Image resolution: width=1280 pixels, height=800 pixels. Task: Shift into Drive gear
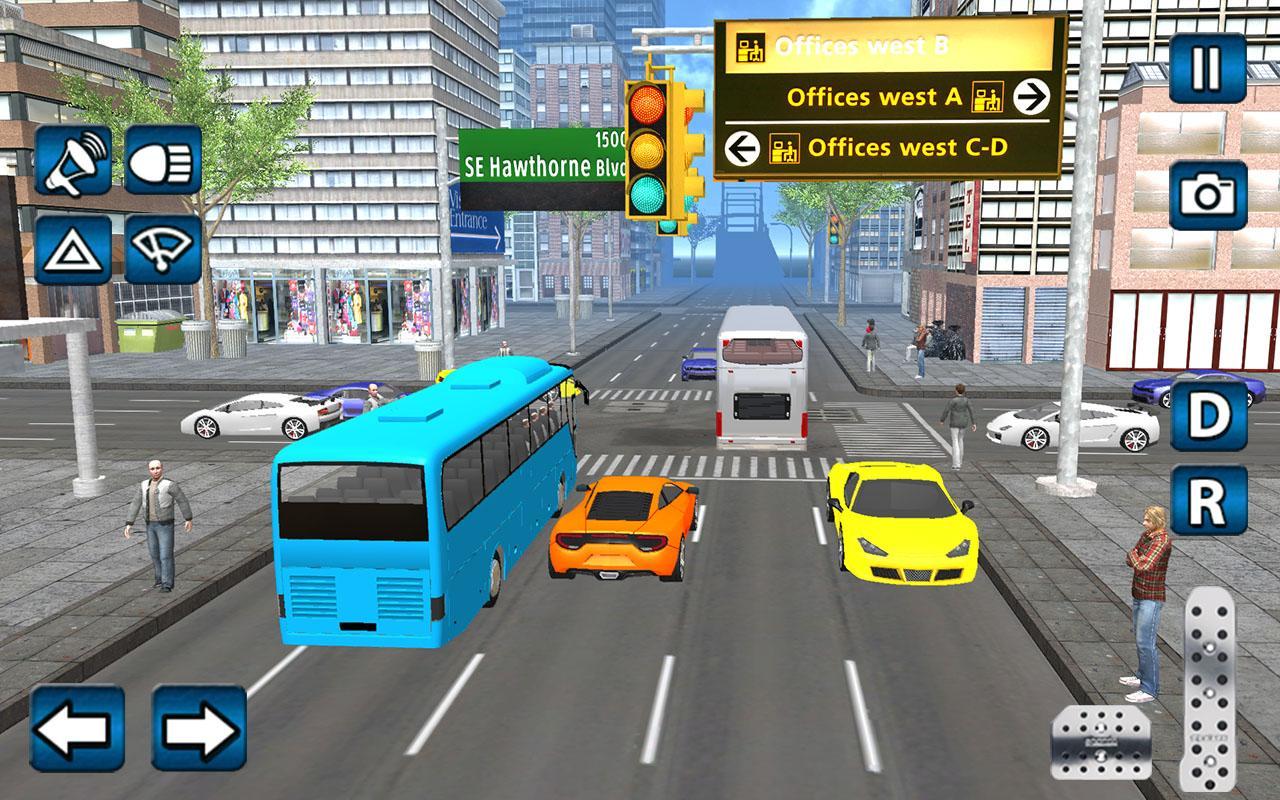pyautogui.click(x=1210, y=413)
